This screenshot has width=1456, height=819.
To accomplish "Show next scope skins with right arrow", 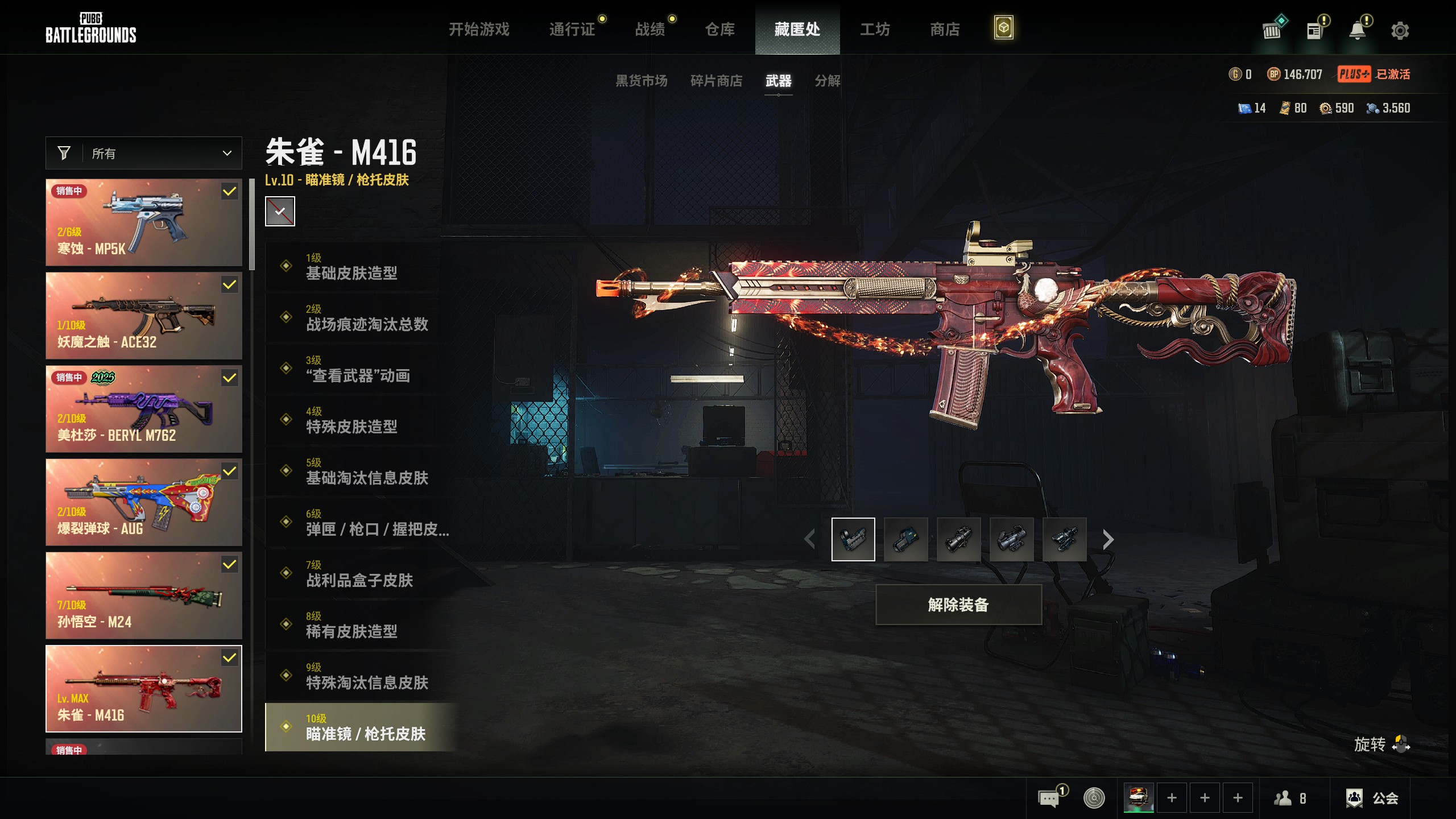I will click(x=1107, y=539).
